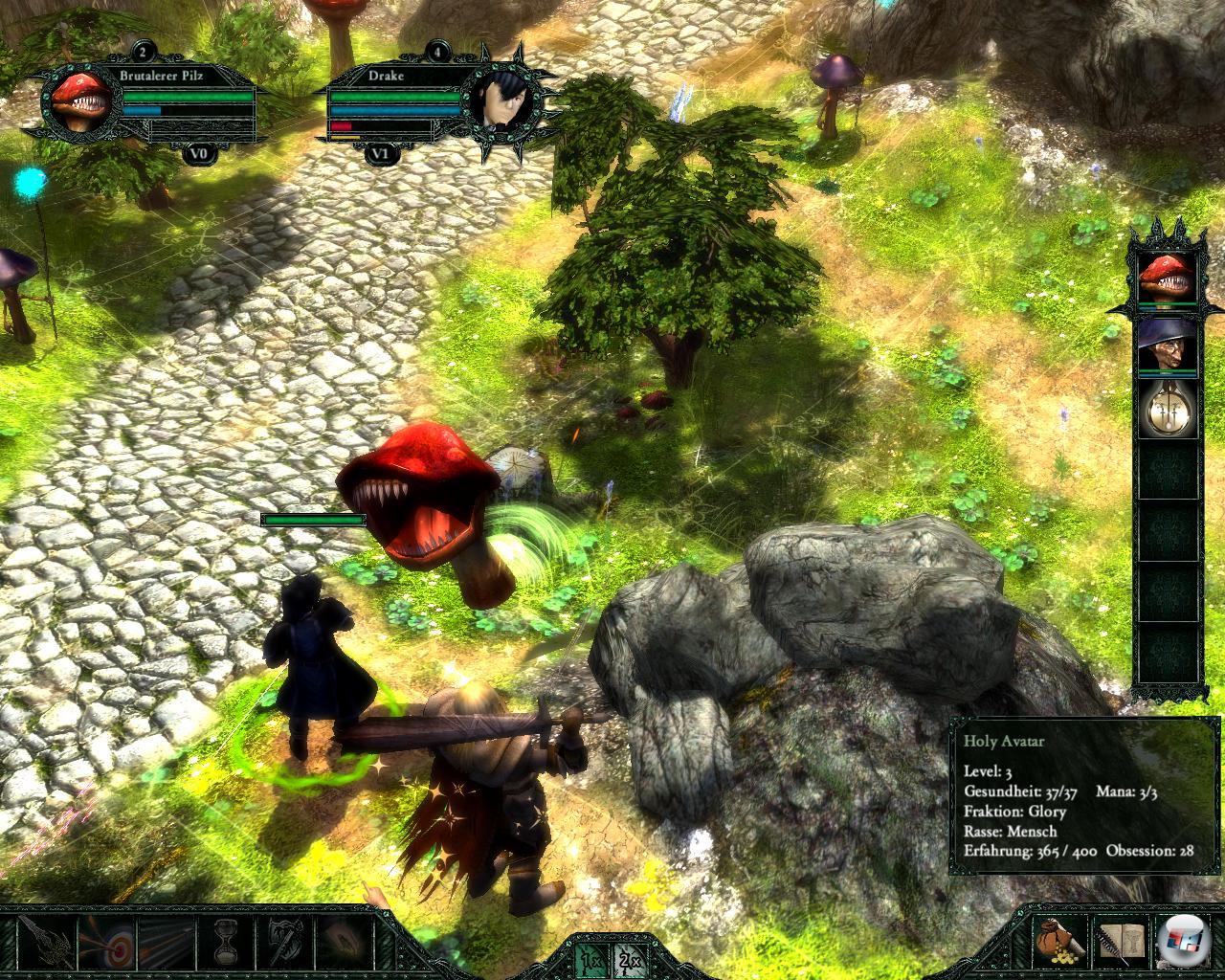This screenshot has height=980, width=1225.
Task: Click the Brutalerer Pilz enemy portrait
Action: pos(80,101)
